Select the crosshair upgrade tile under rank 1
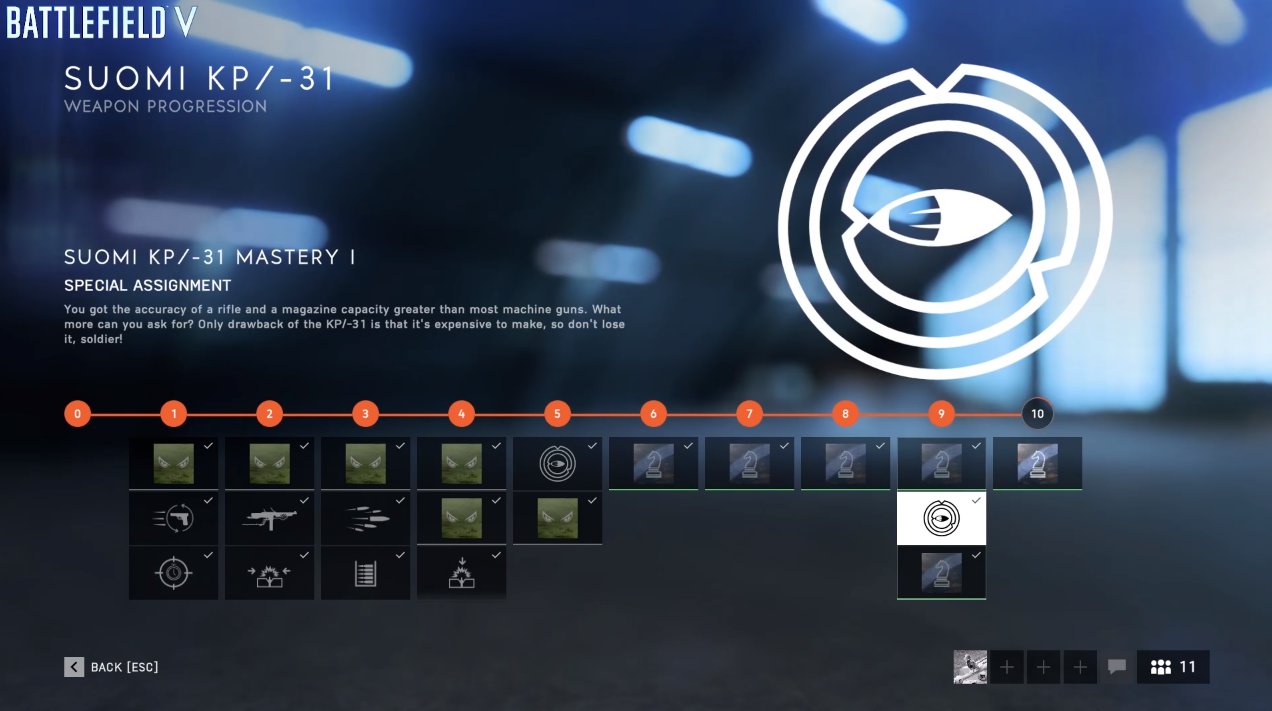Viewport: 1272px width, 711px height. click(x=173, y=573)
